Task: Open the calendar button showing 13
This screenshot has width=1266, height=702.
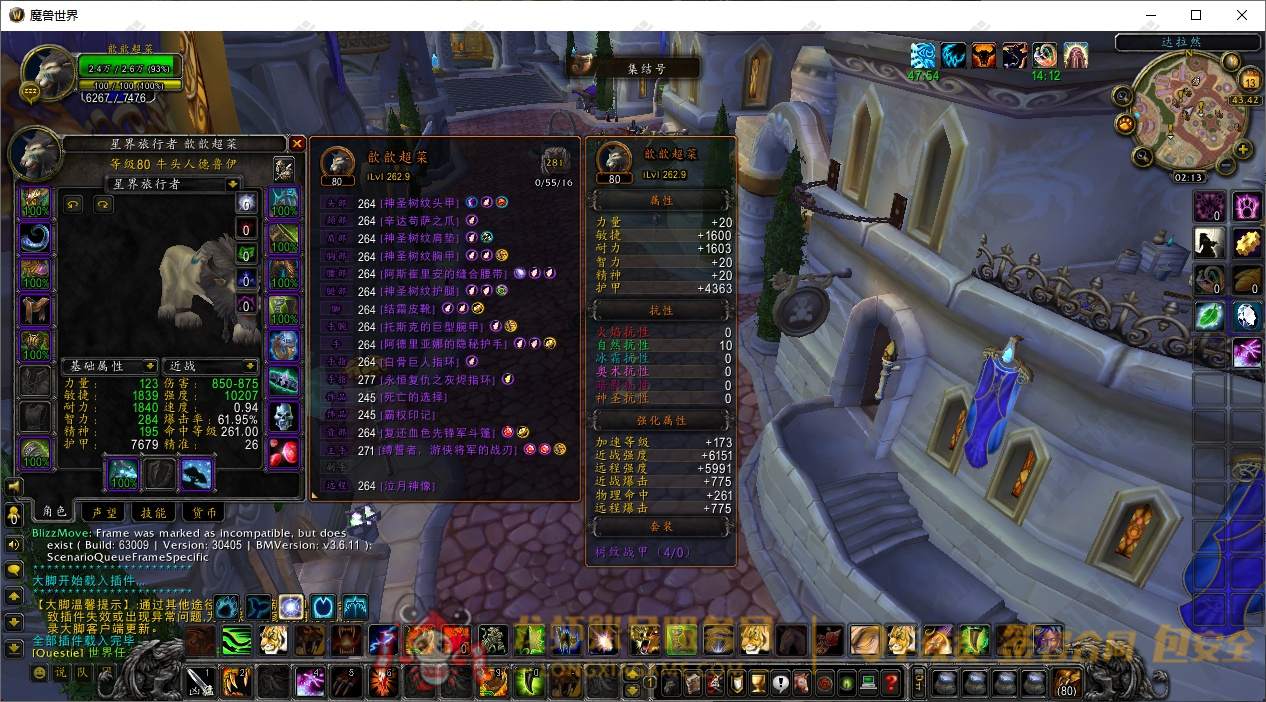Action: click(1249, 81)
